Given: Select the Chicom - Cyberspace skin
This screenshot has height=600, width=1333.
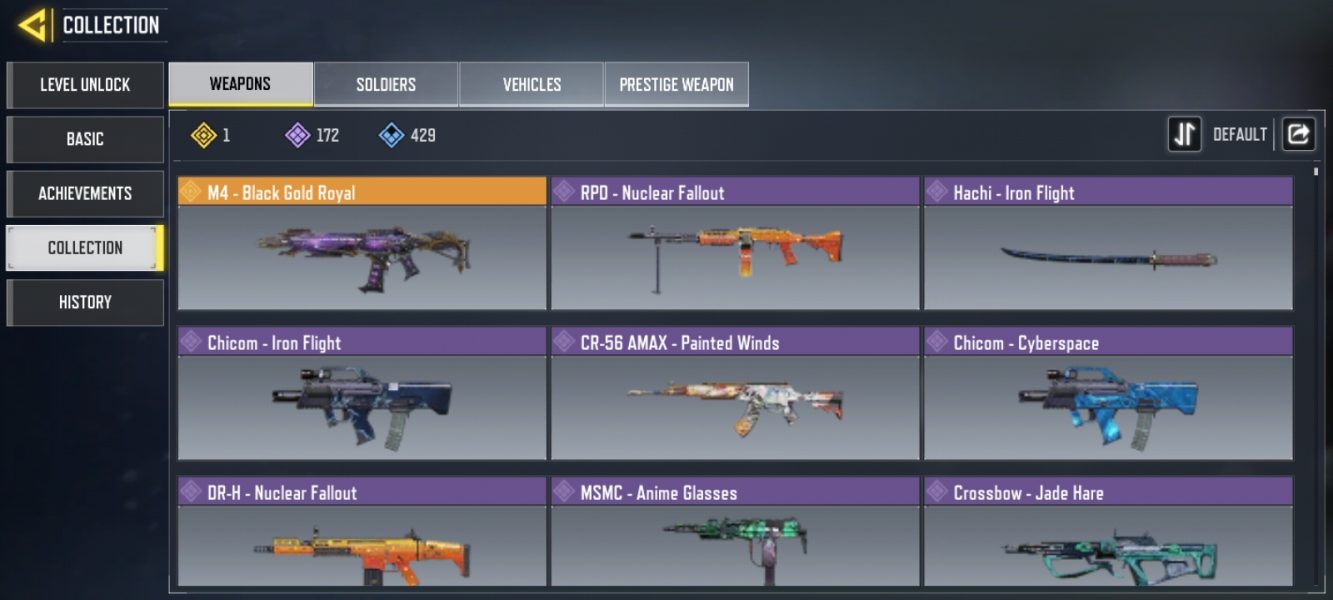Looking at the screenshot, I should click(x=1108, y=395).
